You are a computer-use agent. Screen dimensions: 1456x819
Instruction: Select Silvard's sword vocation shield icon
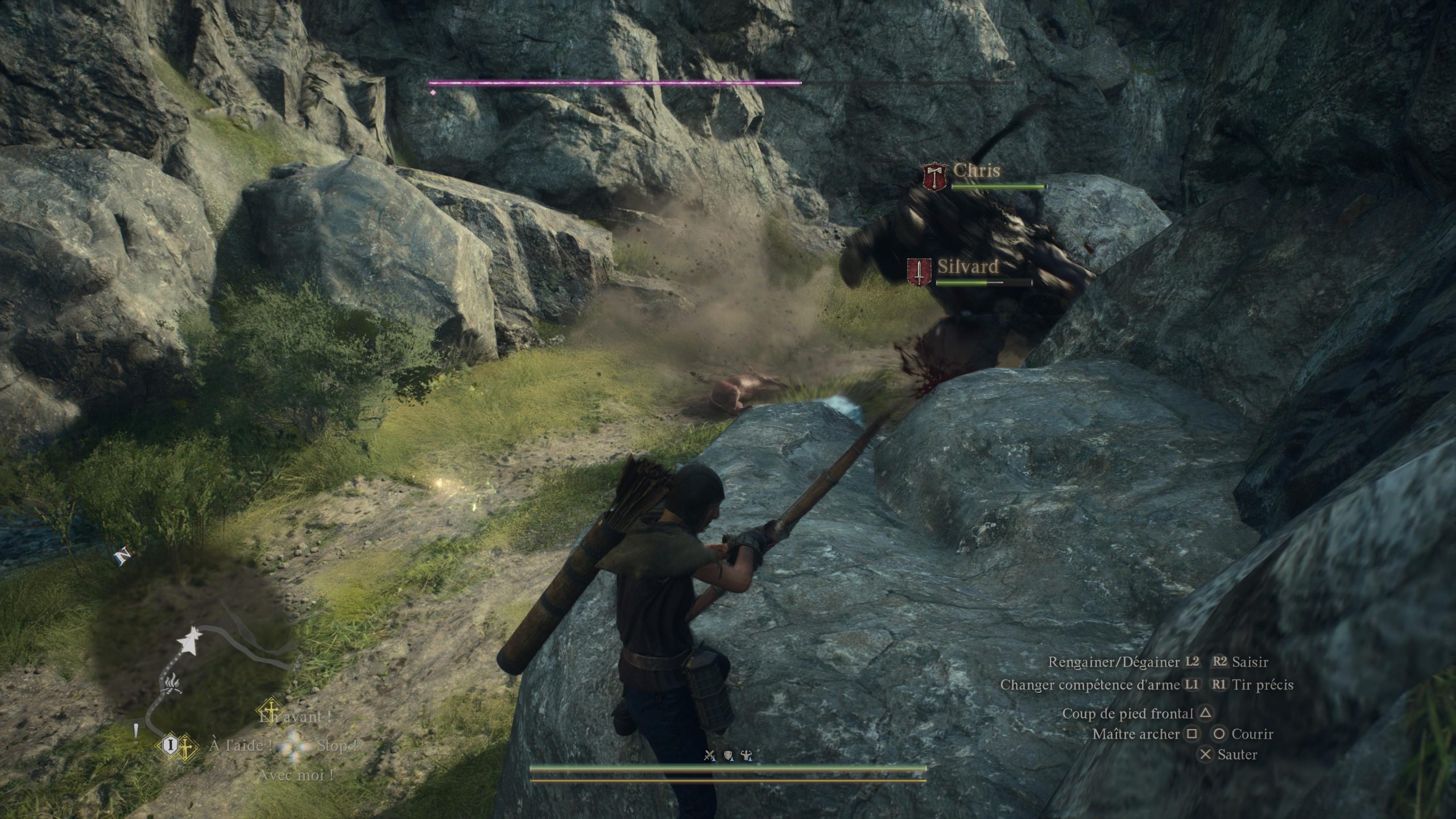(919, 272)
